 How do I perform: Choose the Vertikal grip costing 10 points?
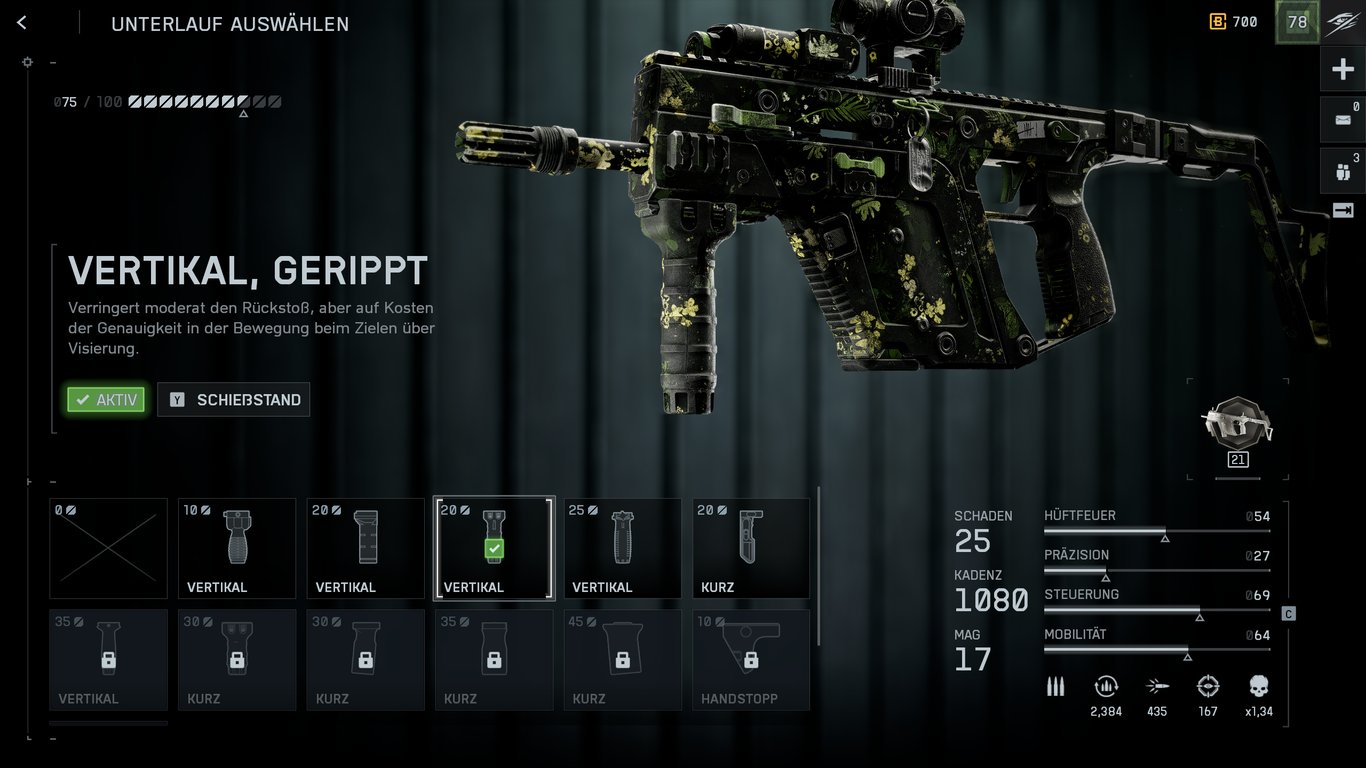[237, 548]
